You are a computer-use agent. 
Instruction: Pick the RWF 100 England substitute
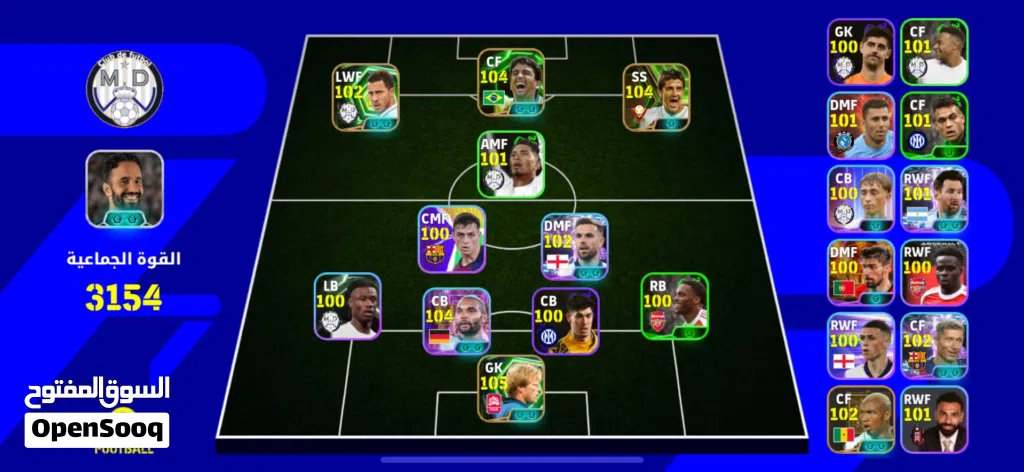860,346
